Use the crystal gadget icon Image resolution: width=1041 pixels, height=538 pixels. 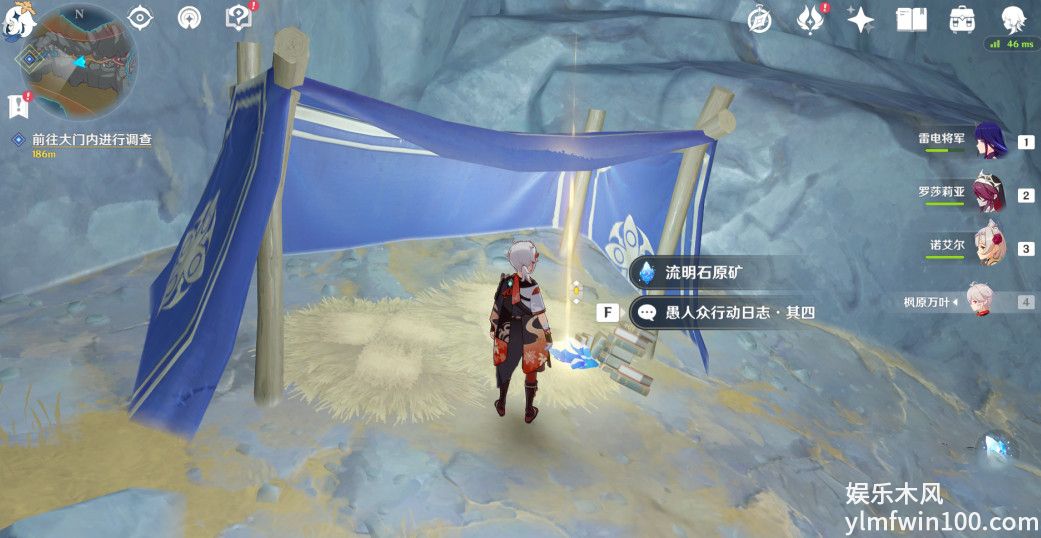996,449
